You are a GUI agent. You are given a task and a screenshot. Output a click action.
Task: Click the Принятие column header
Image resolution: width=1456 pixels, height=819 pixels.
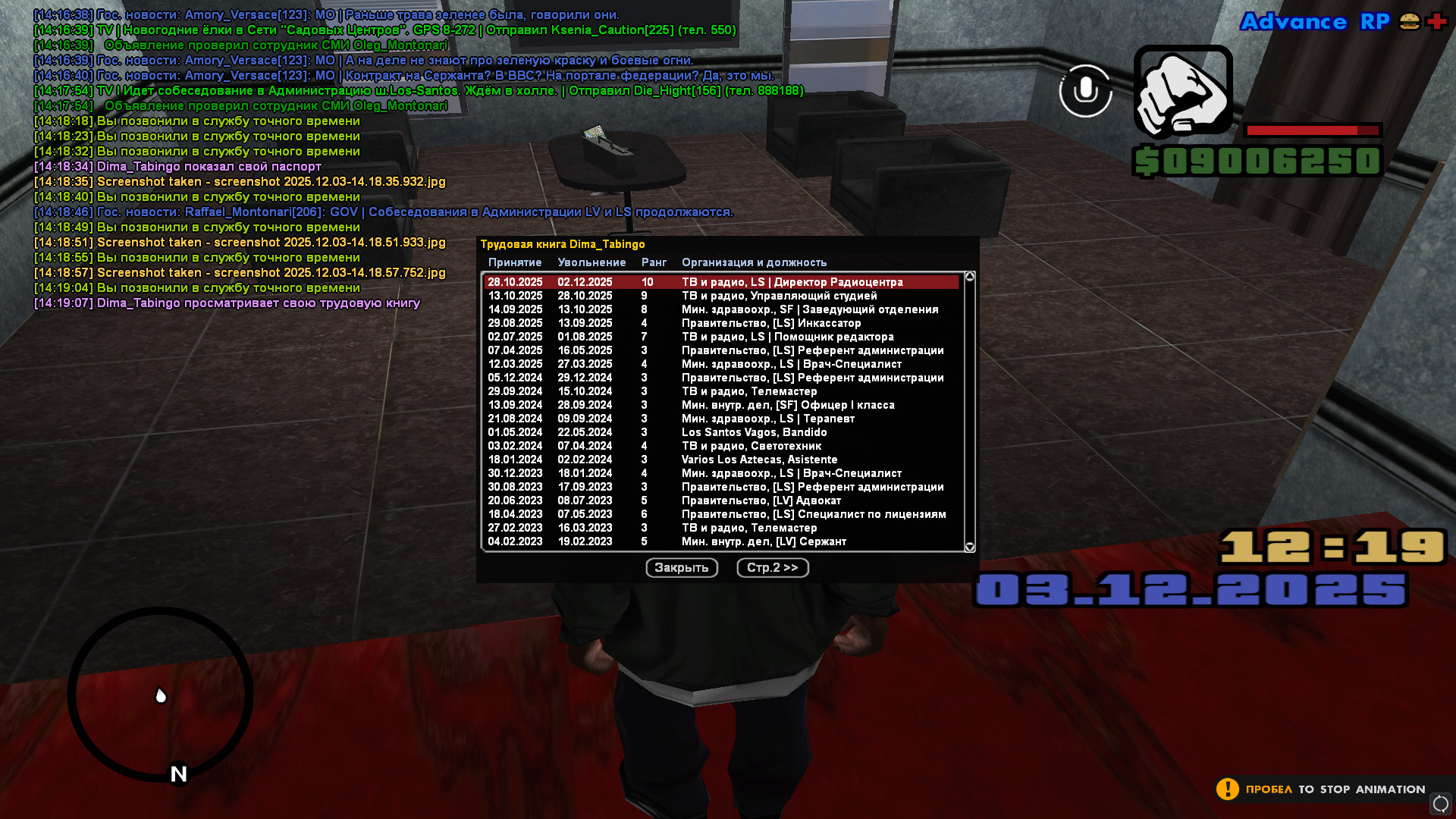tap(515, 262)
